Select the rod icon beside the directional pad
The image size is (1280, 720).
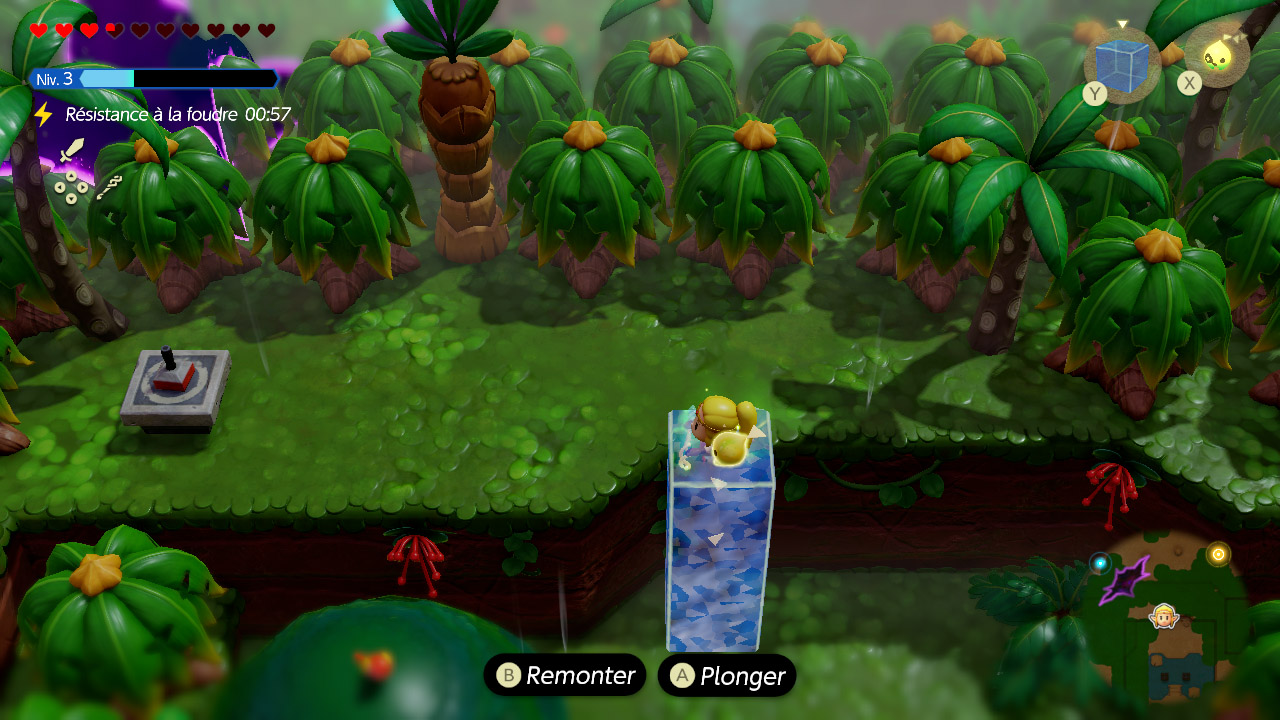109,186
